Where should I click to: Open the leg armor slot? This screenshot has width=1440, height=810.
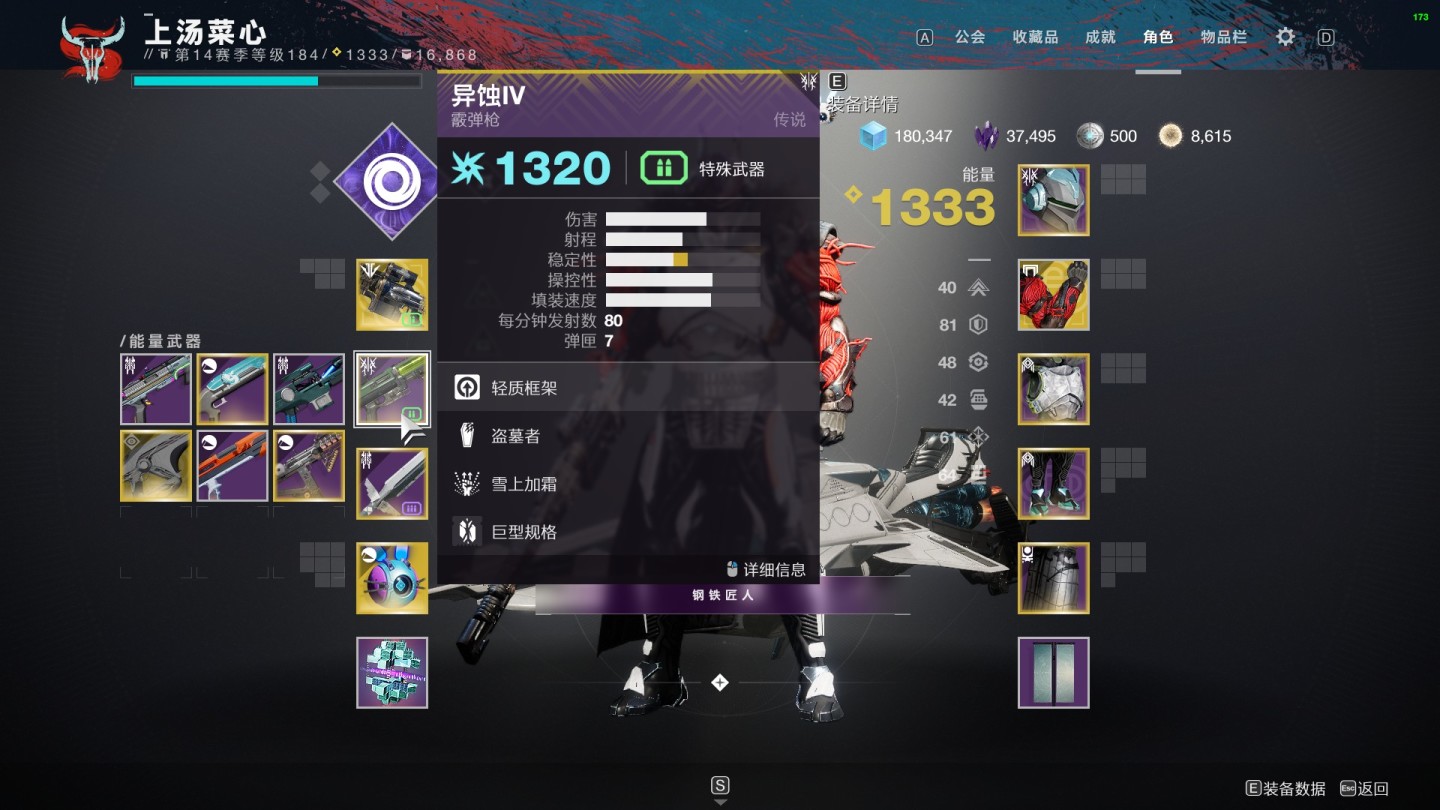[1054, 483]
